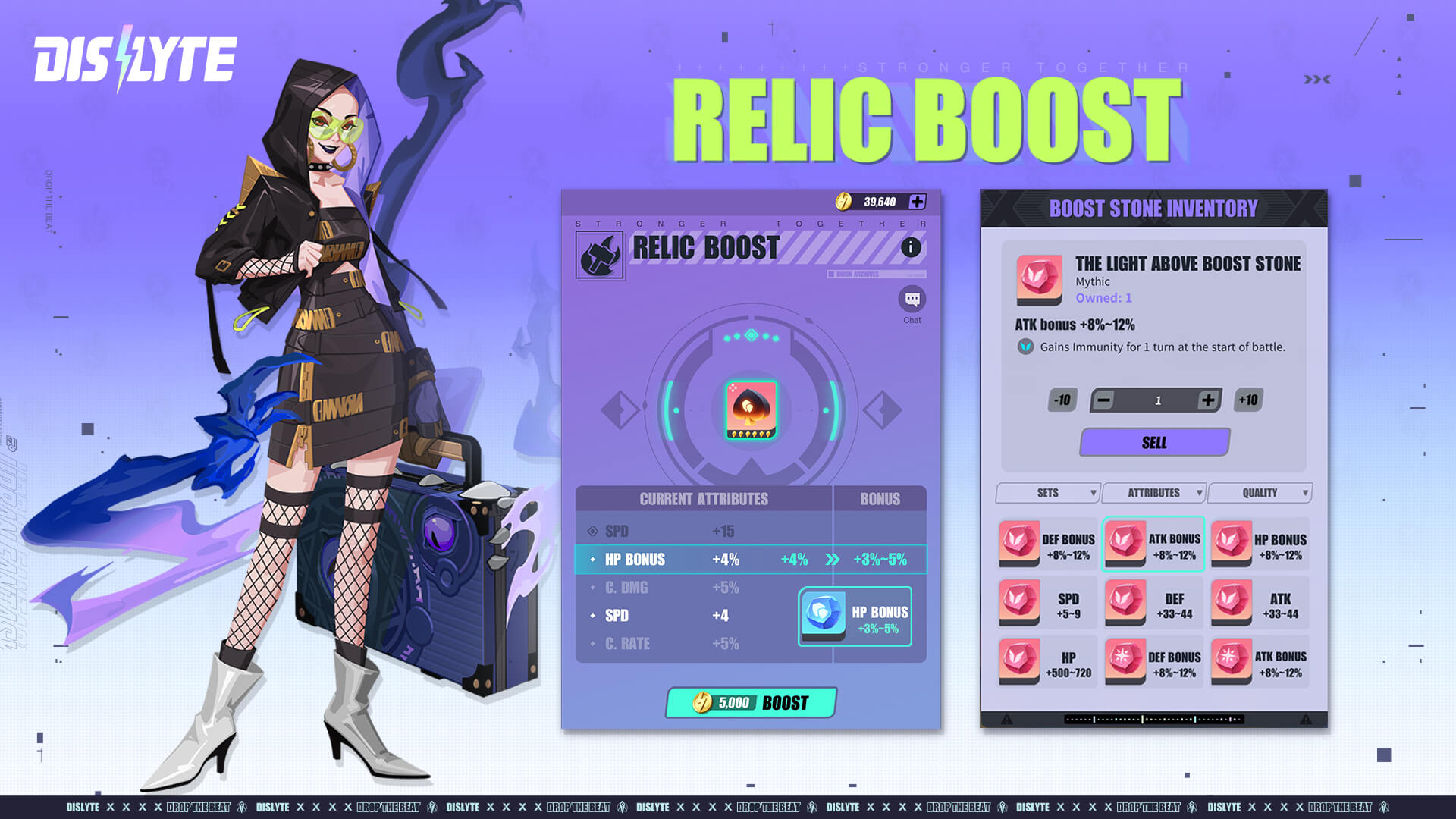Click the info icon beside Relic Boost
Image resolution: width=1456 pixels, height=819 pixels.
point(910,246)
